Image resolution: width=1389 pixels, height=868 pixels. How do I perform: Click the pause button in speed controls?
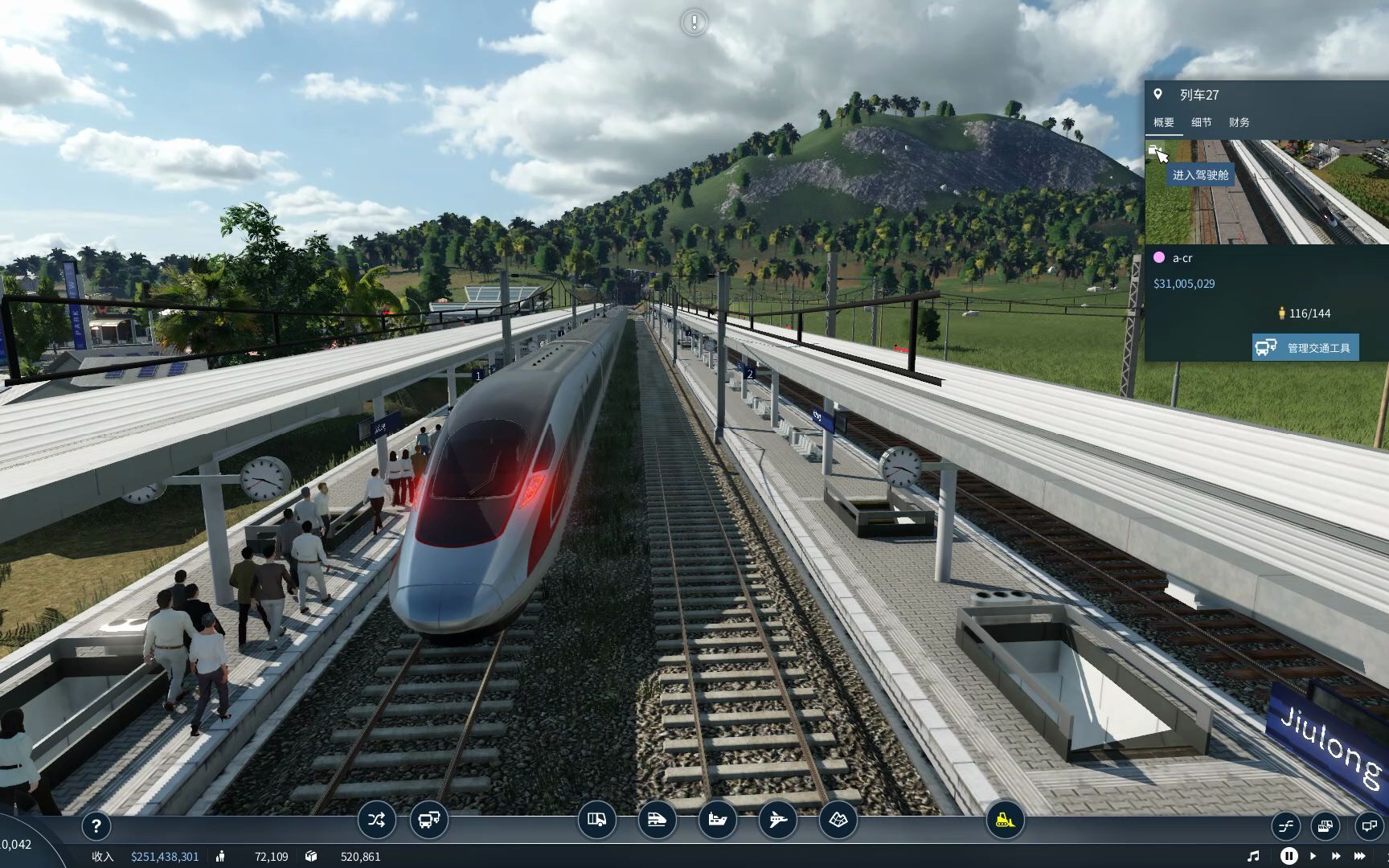[x=1288, y=856]
